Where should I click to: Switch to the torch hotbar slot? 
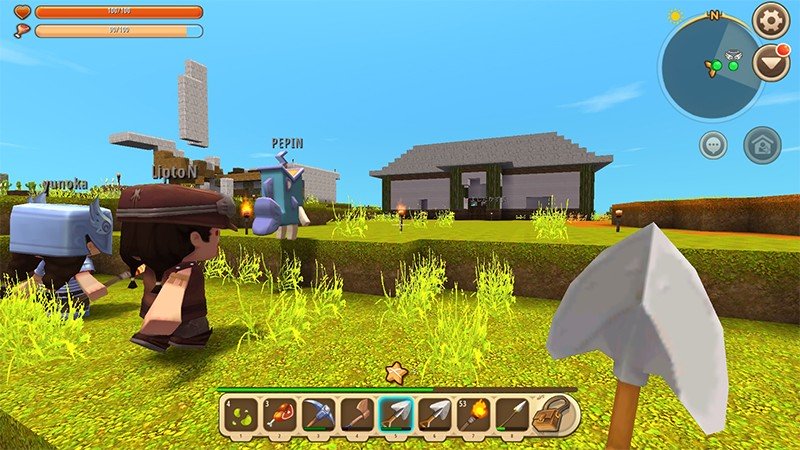[475, 414]
